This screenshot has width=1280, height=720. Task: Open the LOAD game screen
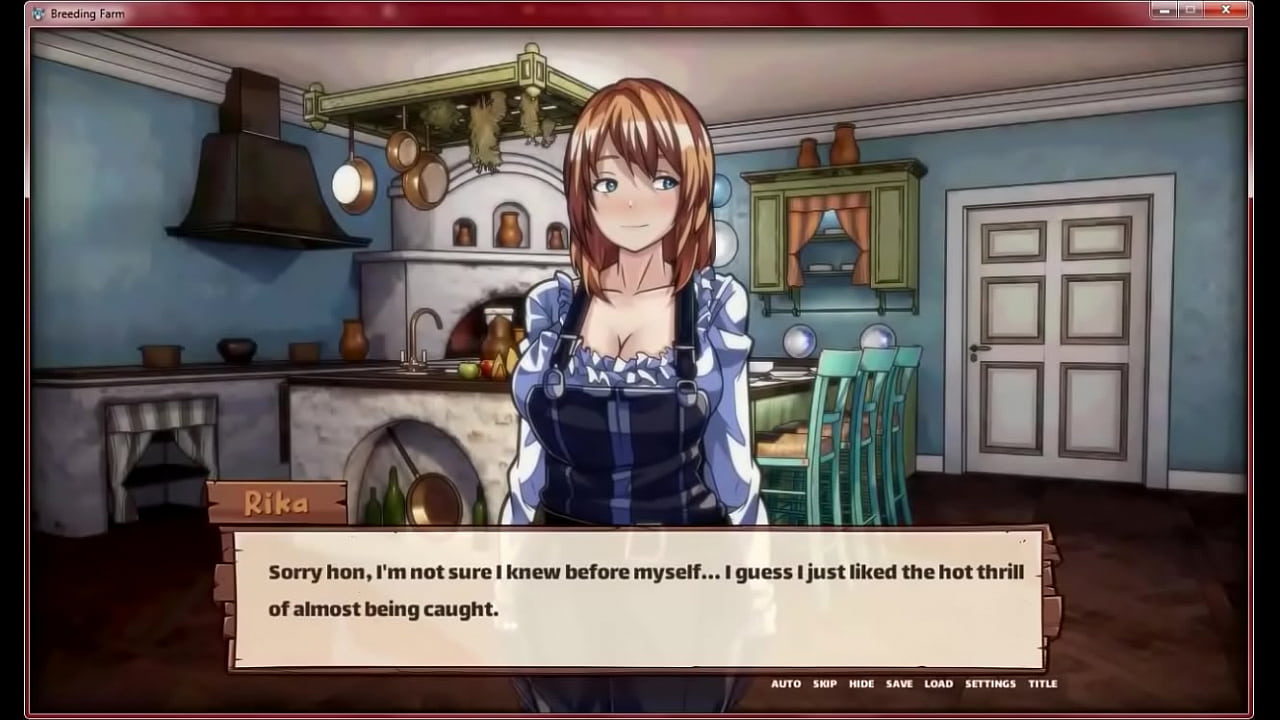(x=938, y=684)
